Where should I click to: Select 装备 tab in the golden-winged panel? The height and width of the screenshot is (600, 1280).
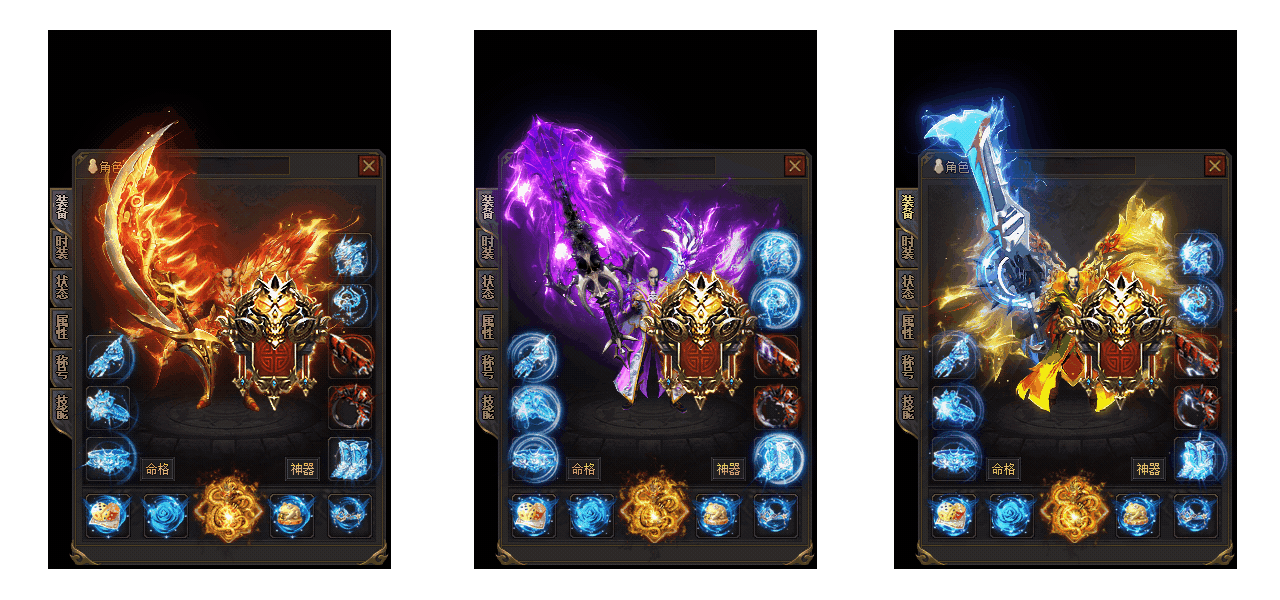(x=908, y=207)
